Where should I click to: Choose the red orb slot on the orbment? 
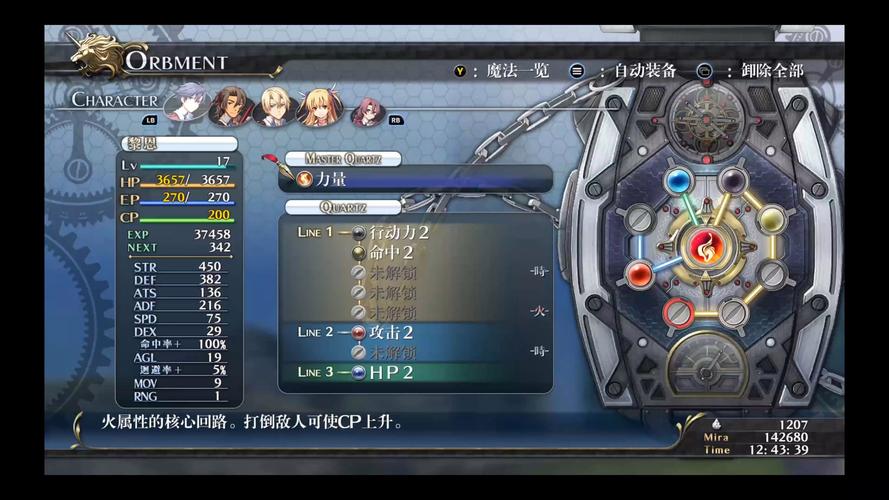pyautogui.click(x=640, y=274)
